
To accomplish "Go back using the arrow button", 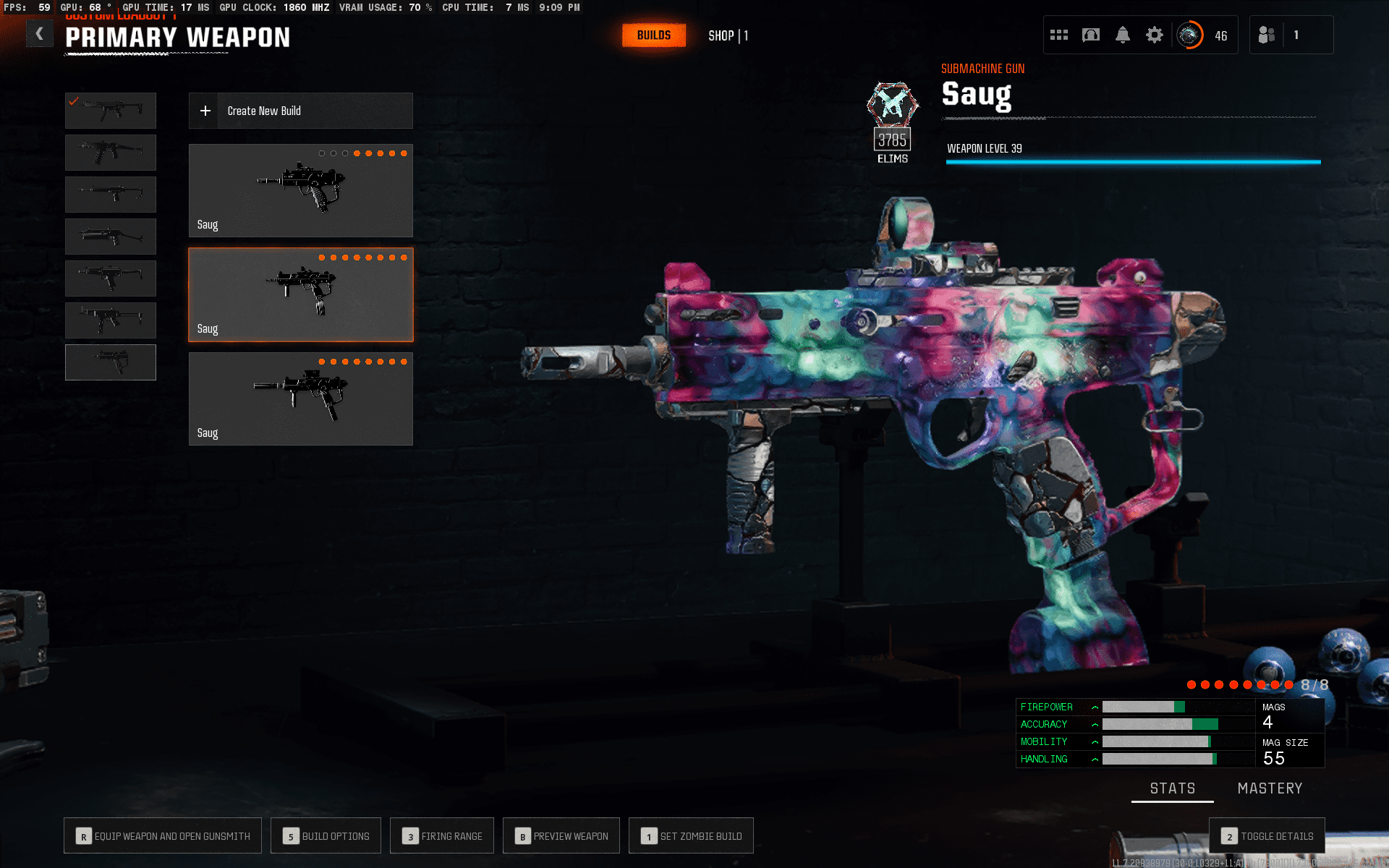I will click(40, 34).
